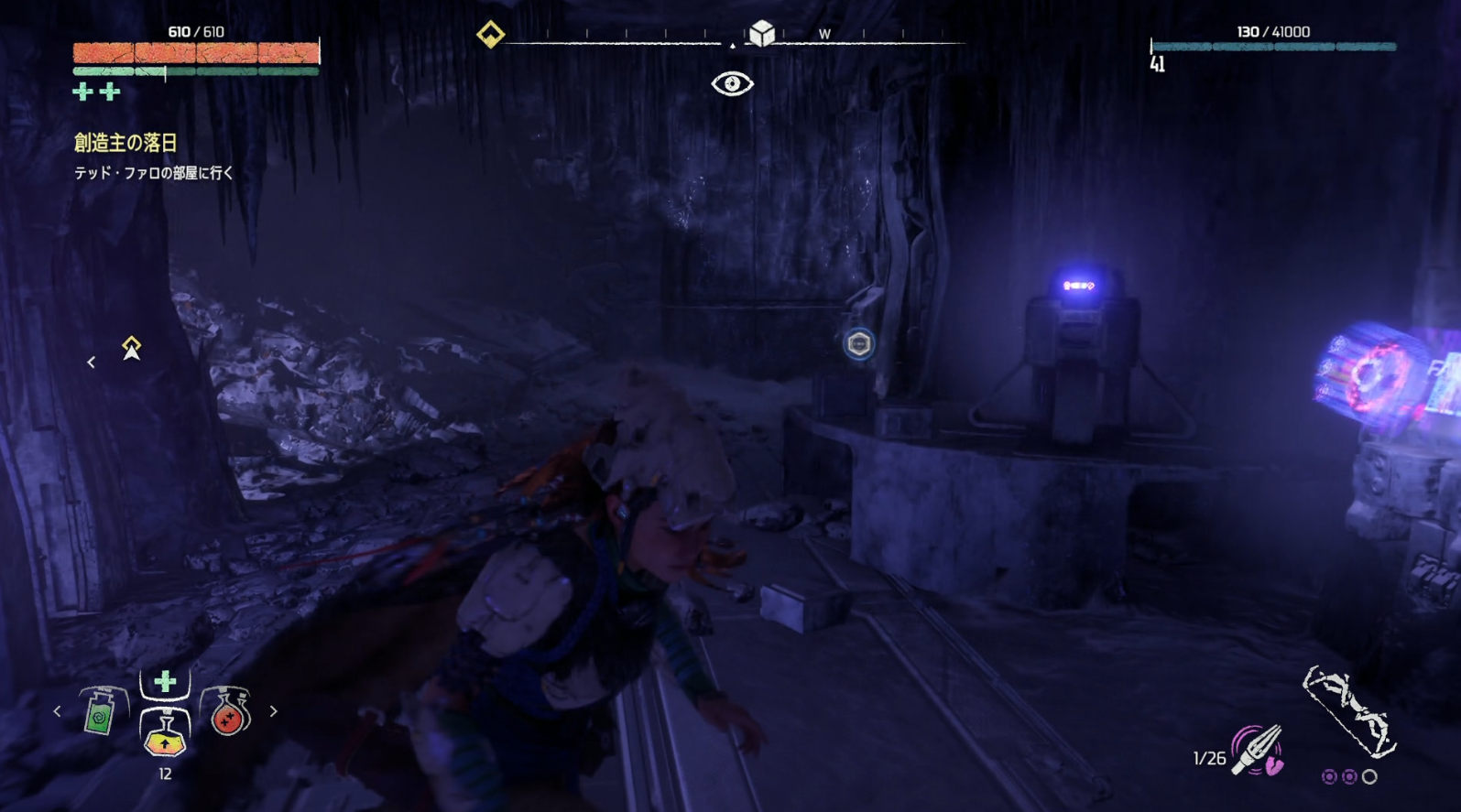Click the purple arrow ammo type icon
The image size is (1461, 812).
[x=1258, y=751]
